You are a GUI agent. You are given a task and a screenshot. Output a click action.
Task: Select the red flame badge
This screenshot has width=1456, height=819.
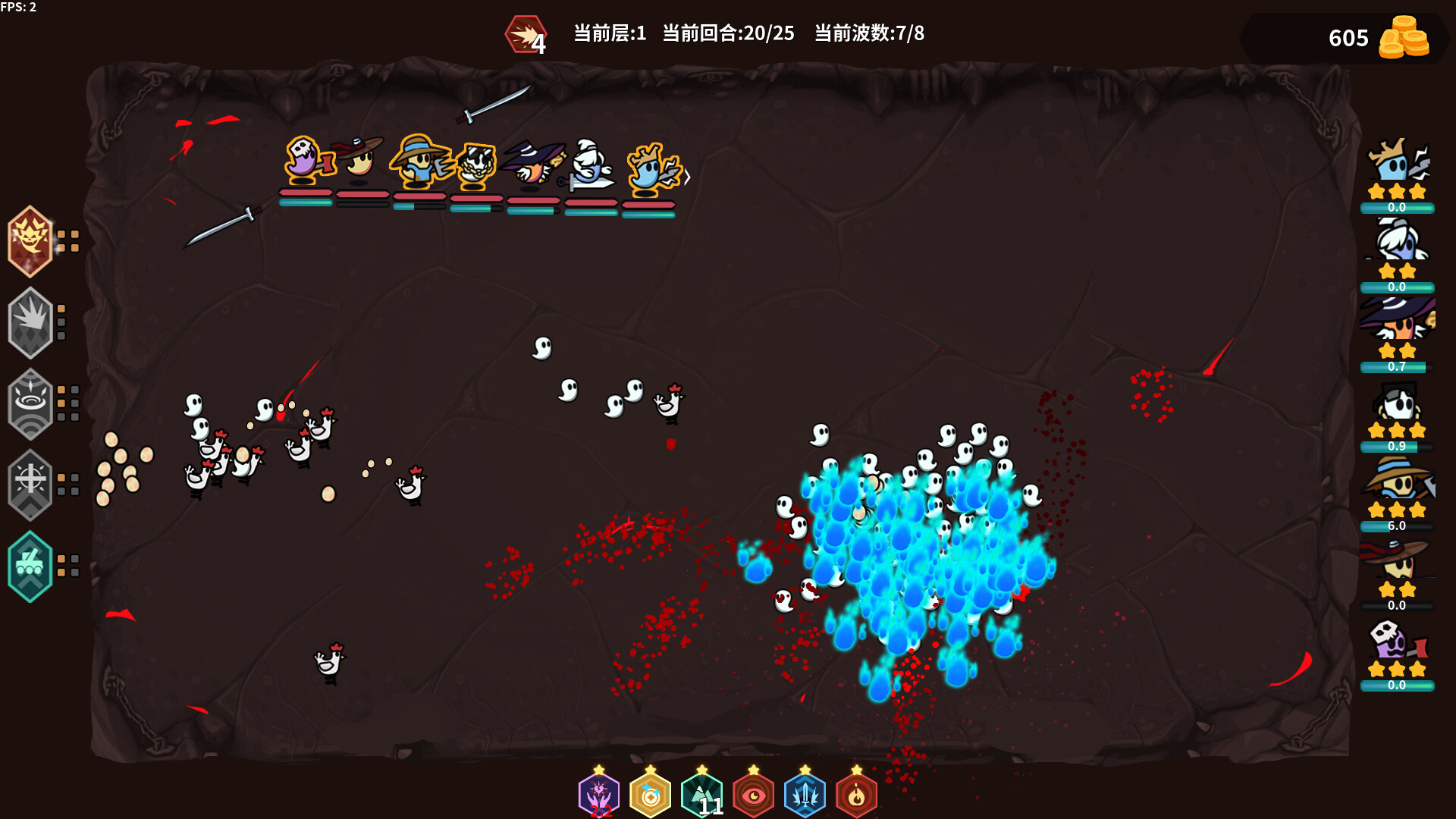pos(856,795)
